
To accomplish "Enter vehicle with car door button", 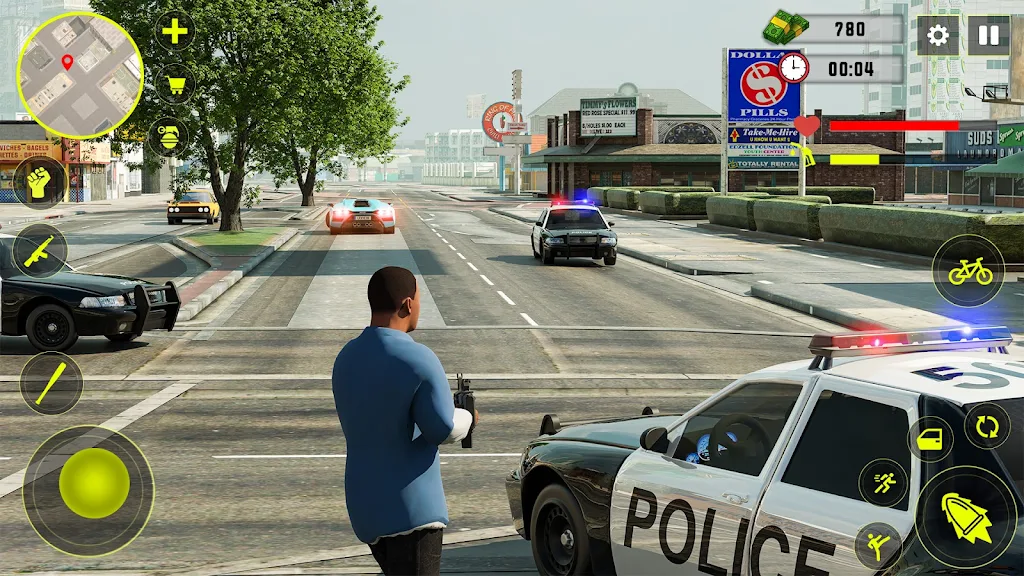I will [930, 439].
